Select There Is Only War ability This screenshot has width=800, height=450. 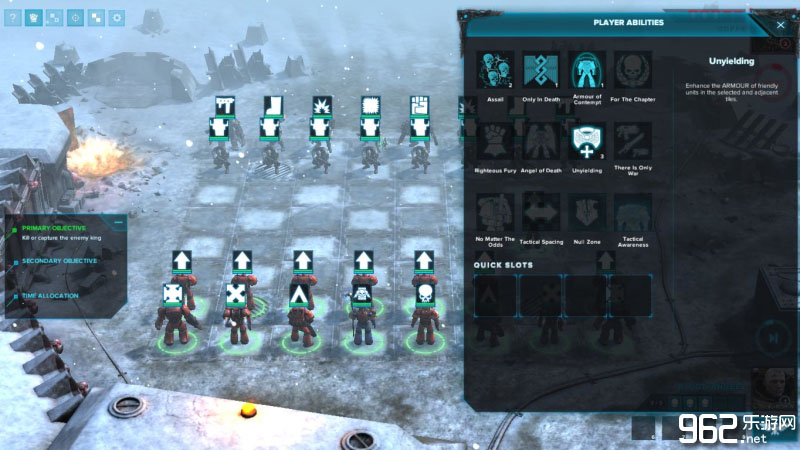click(x=633, y=143)
